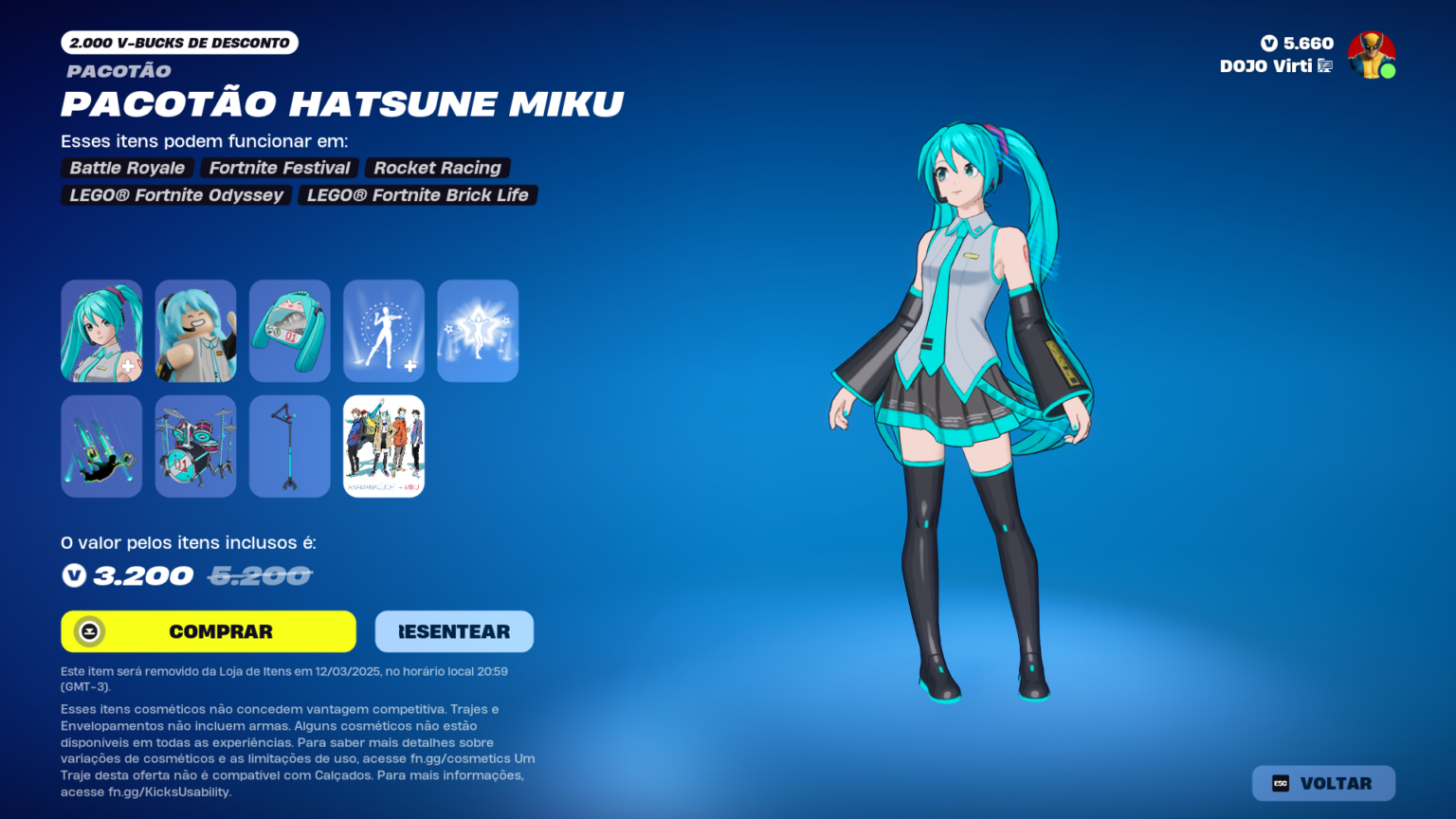Select the Rocket Racing label

click(437, 168)
